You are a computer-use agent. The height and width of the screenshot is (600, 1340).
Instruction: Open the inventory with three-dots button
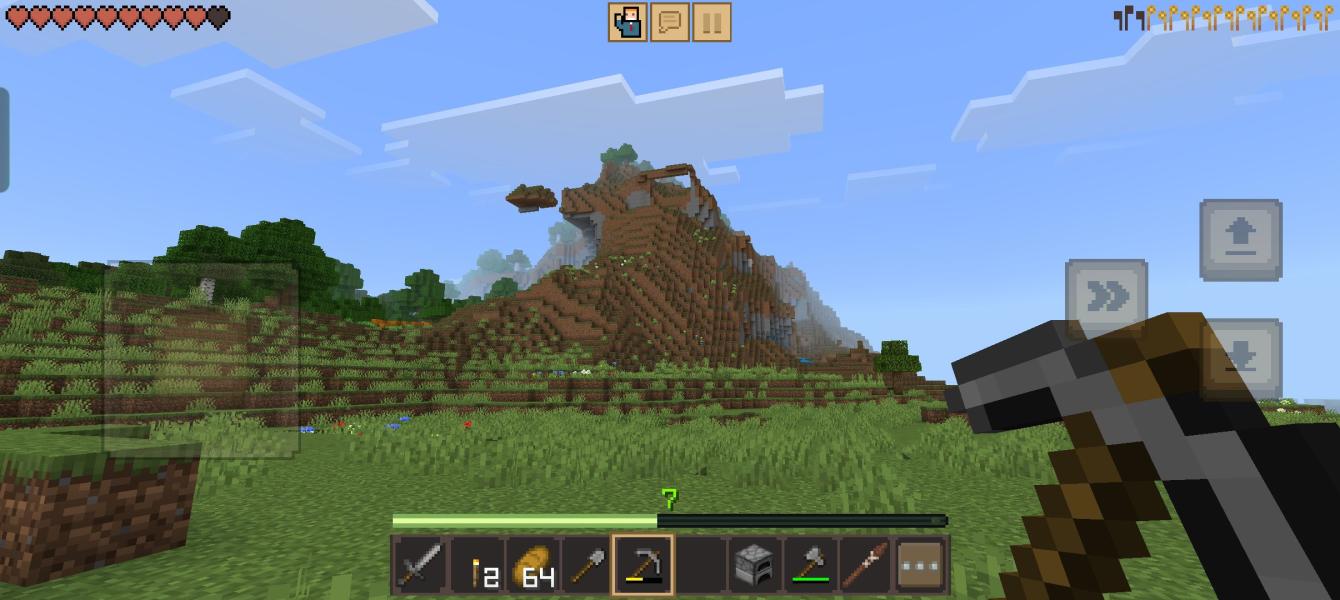[x=921, y=565]
